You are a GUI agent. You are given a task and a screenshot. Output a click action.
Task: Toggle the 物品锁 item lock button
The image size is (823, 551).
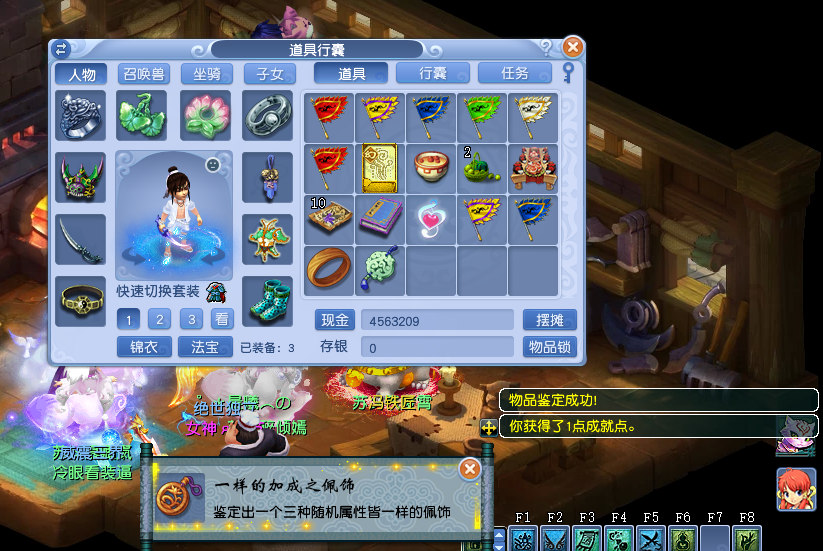(x=549, y=347)
